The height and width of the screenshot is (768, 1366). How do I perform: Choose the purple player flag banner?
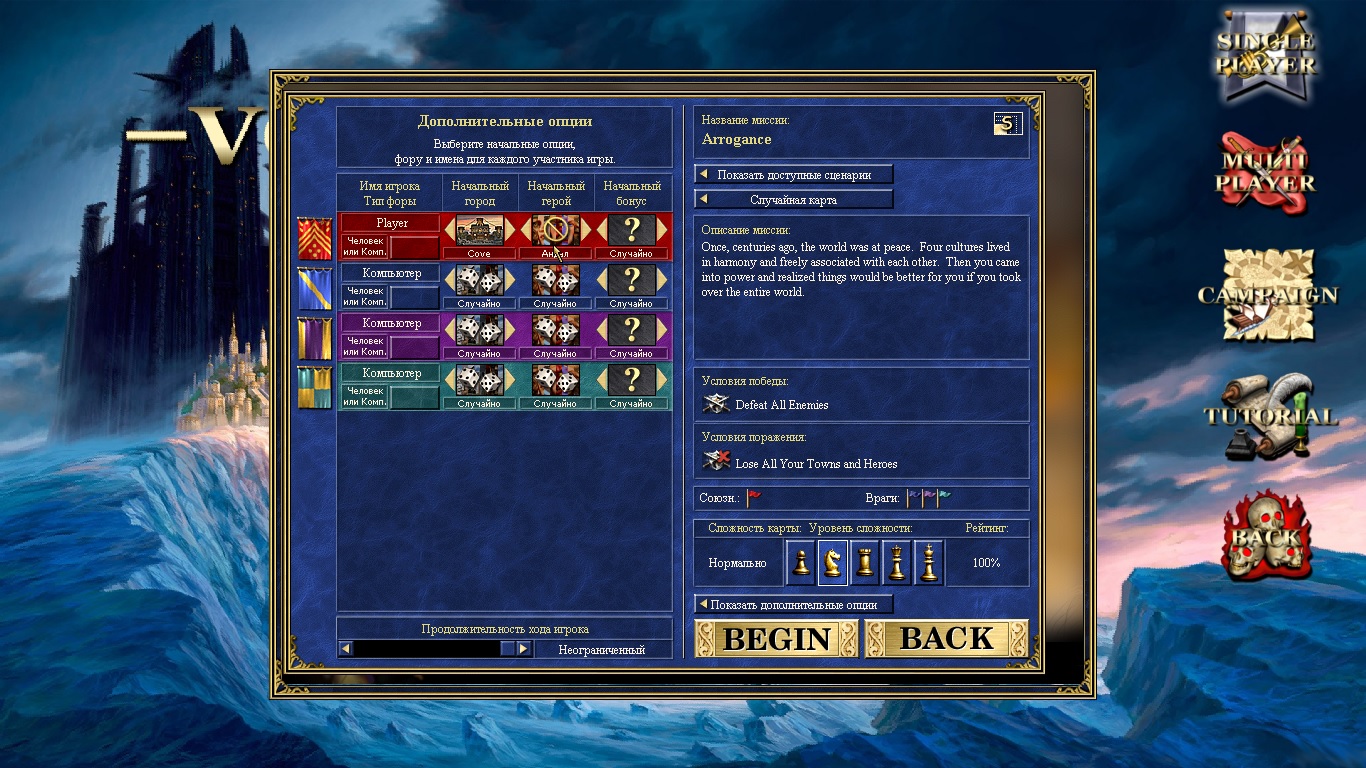click(315, 338)
